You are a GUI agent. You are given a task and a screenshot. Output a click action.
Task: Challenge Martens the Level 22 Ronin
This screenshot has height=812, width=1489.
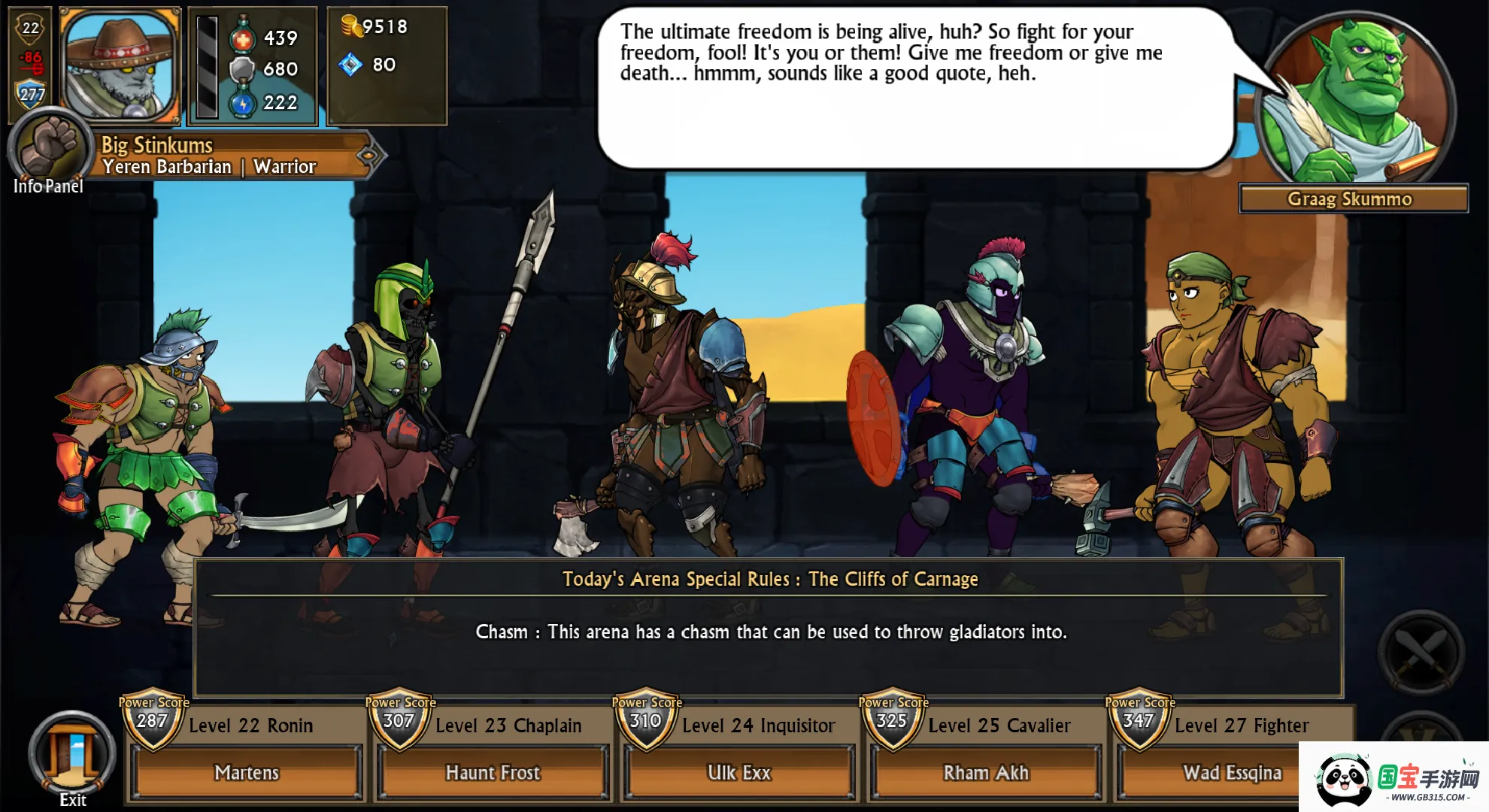[246, 772]
